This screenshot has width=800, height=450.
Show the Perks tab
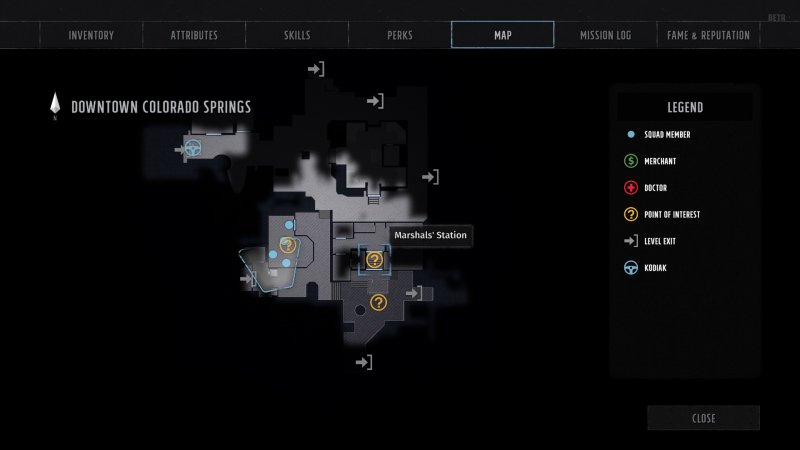click(x=400, y=35)
